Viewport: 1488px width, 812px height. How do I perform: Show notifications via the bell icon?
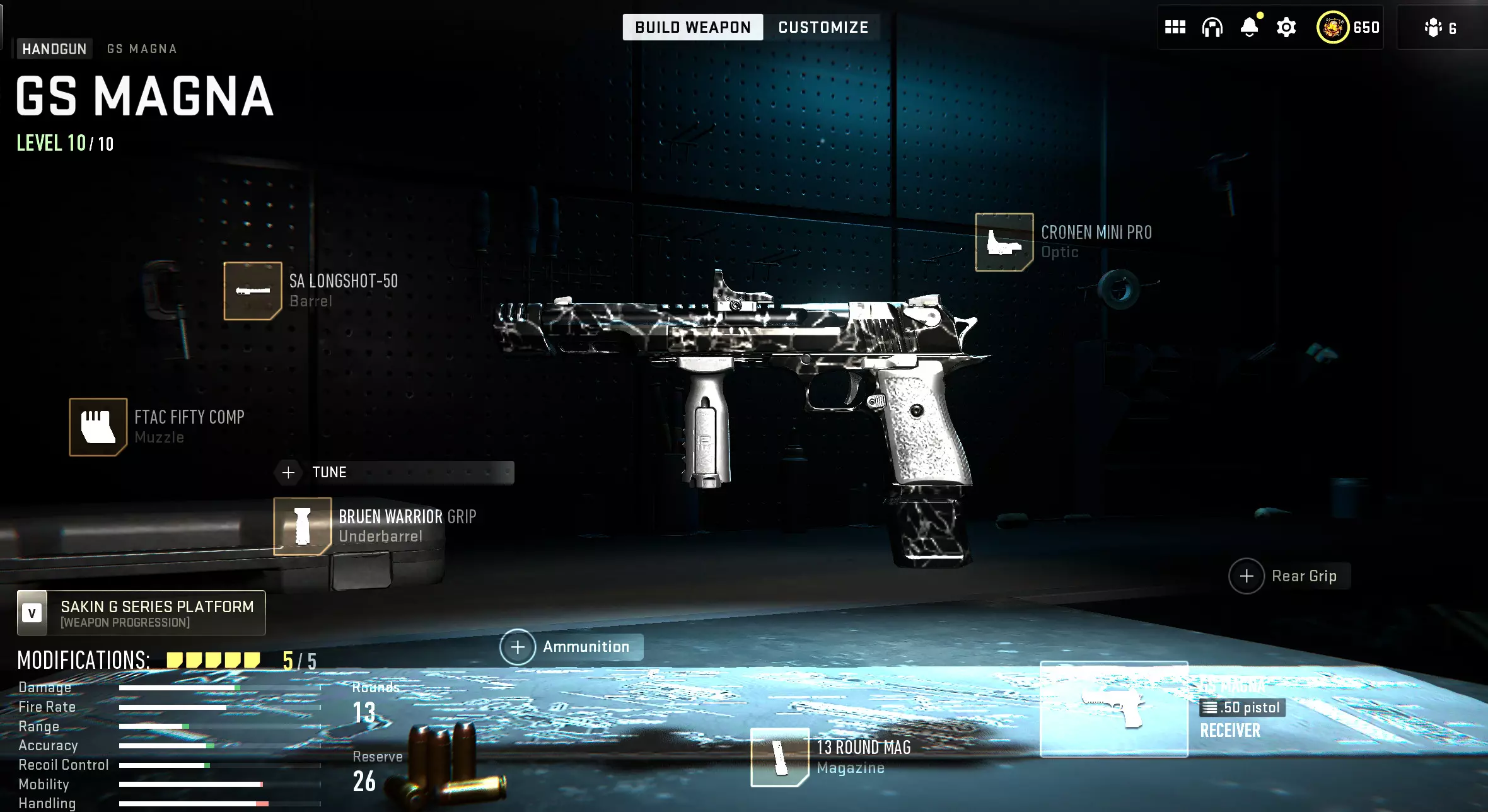1249,27
